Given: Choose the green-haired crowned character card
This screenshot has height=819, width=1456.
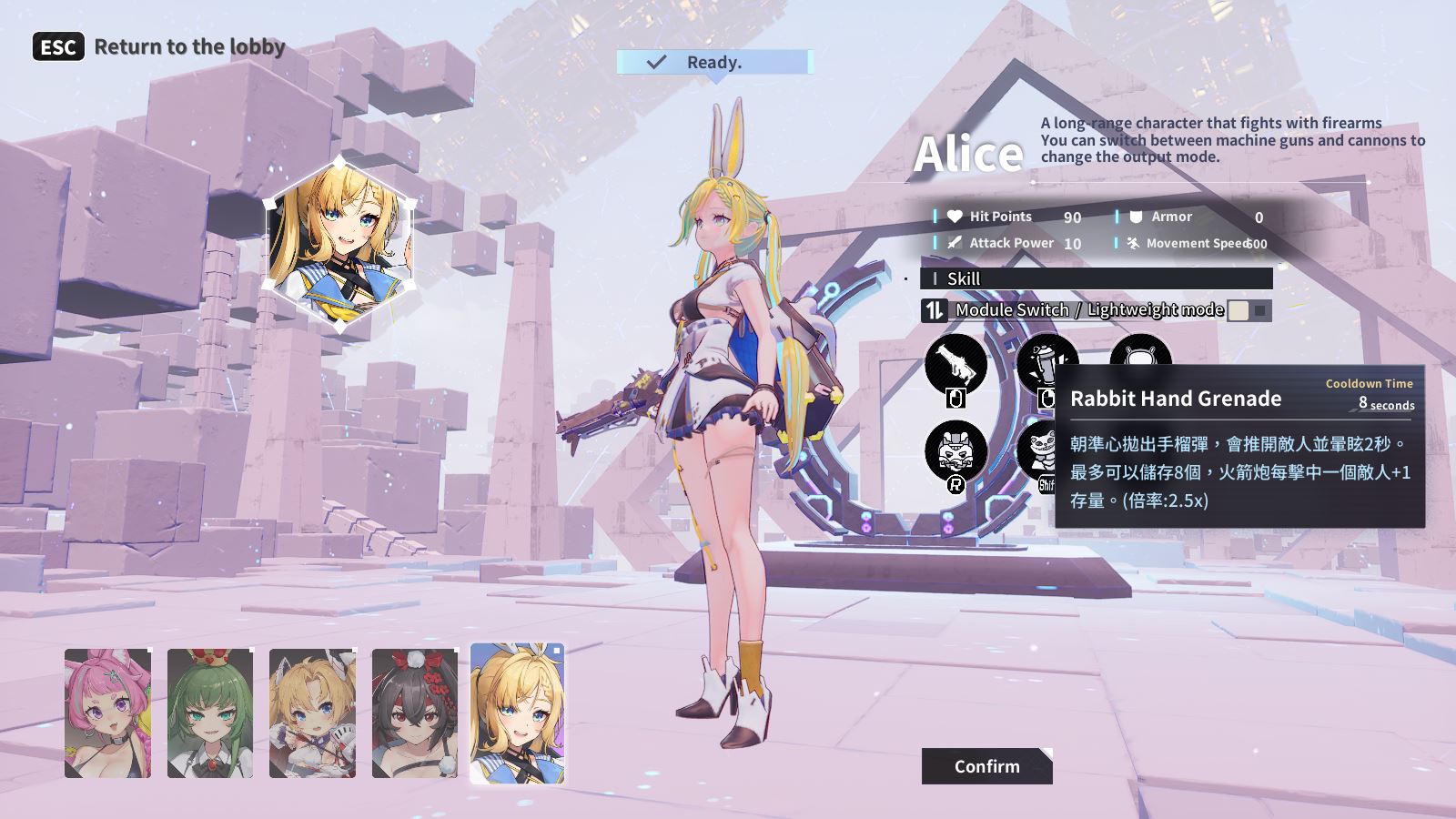Looking at the screenshot, I should [210, 713].
